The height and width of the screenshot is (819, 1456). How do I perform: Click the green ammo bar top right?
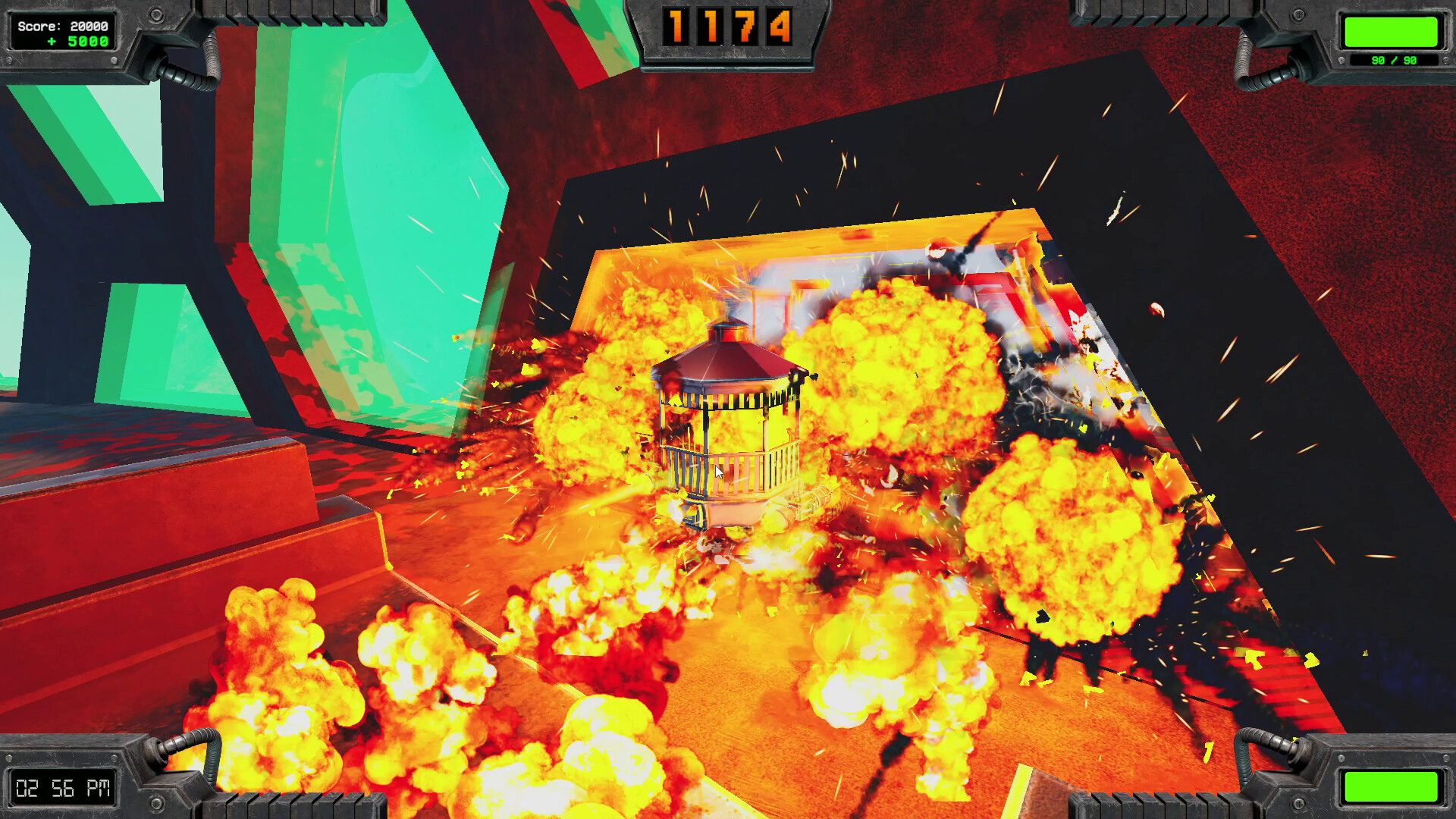tap(1394, 32)
